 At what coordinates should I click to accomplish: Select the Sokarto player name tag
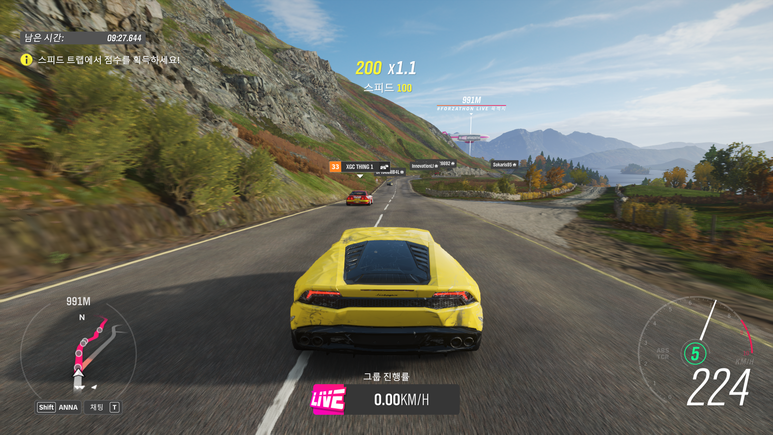504,163
